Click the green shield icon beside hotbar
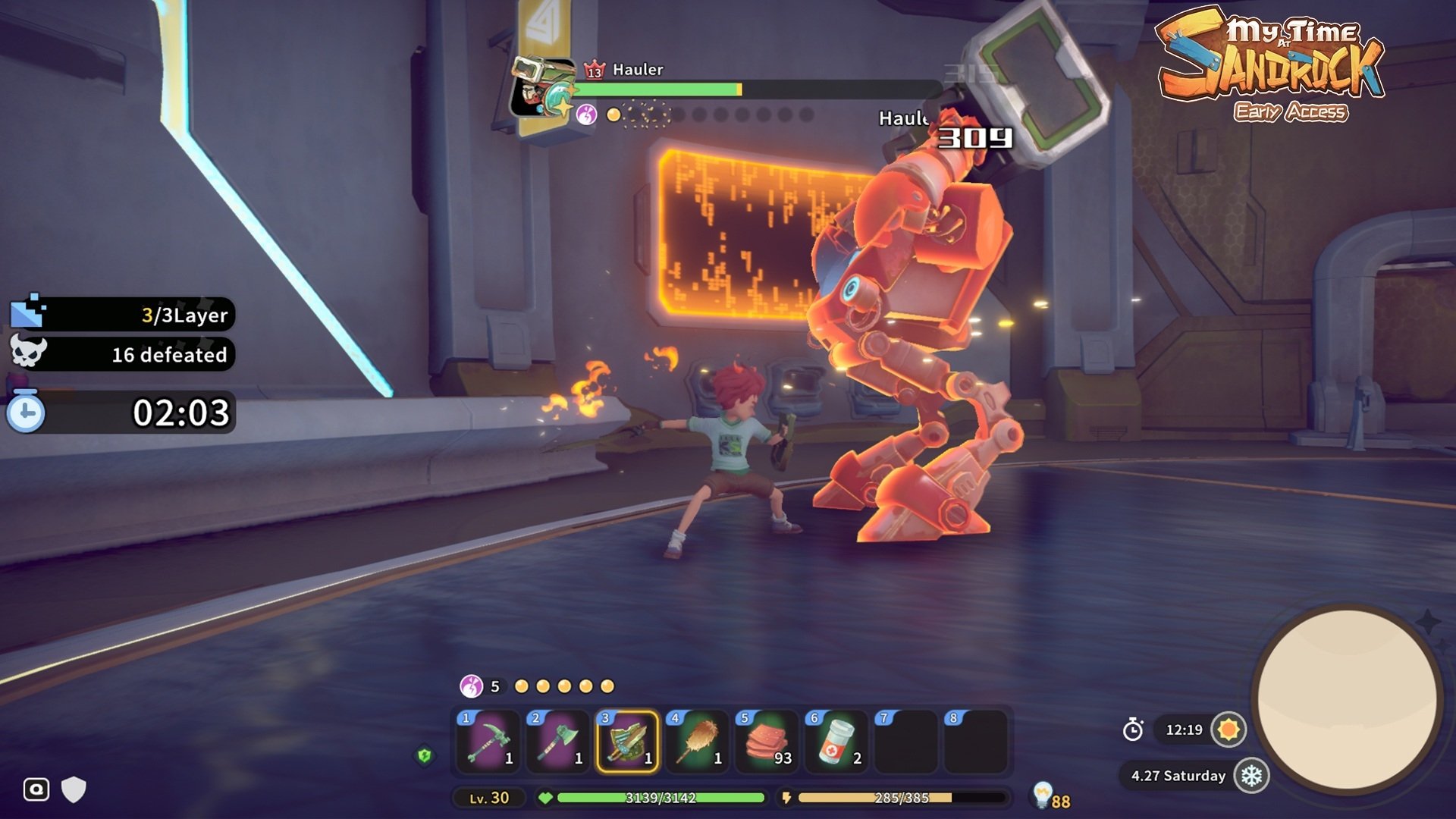Viewport: 1456px width, 819px height. (x=425, y=755)
